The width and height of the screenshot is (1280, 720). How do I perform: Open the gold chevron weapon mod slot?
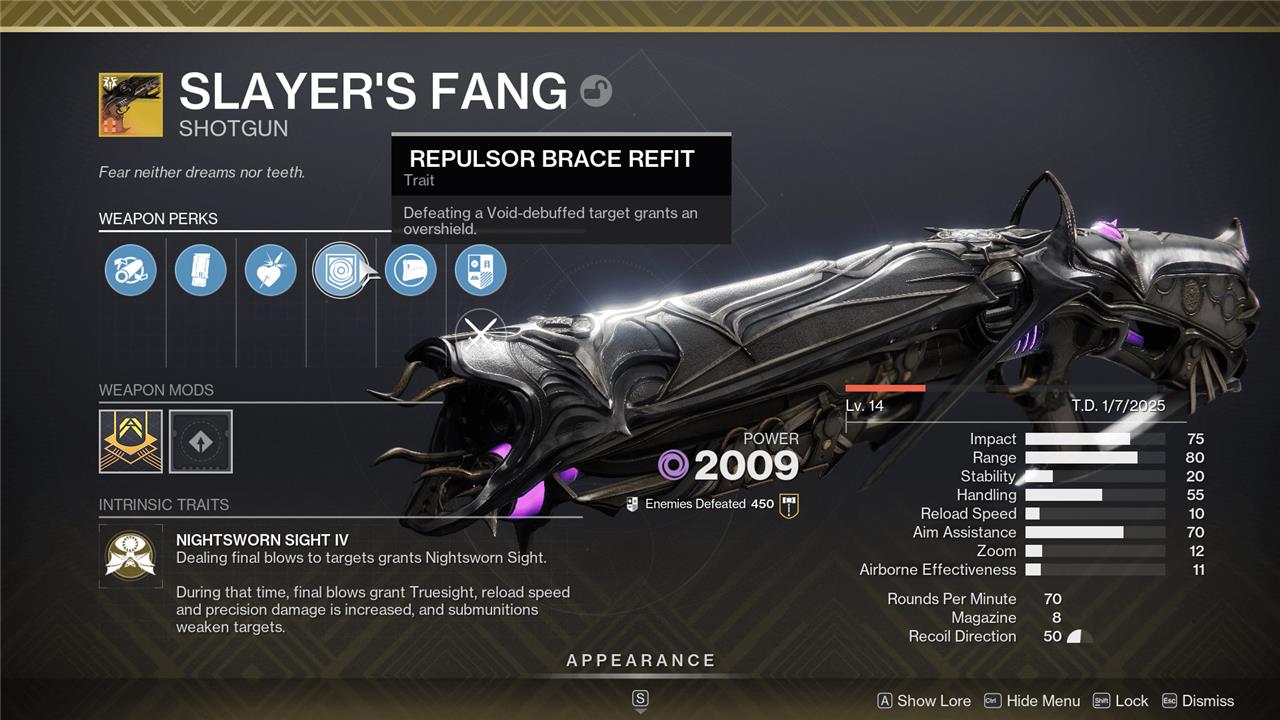coord(131,441)
